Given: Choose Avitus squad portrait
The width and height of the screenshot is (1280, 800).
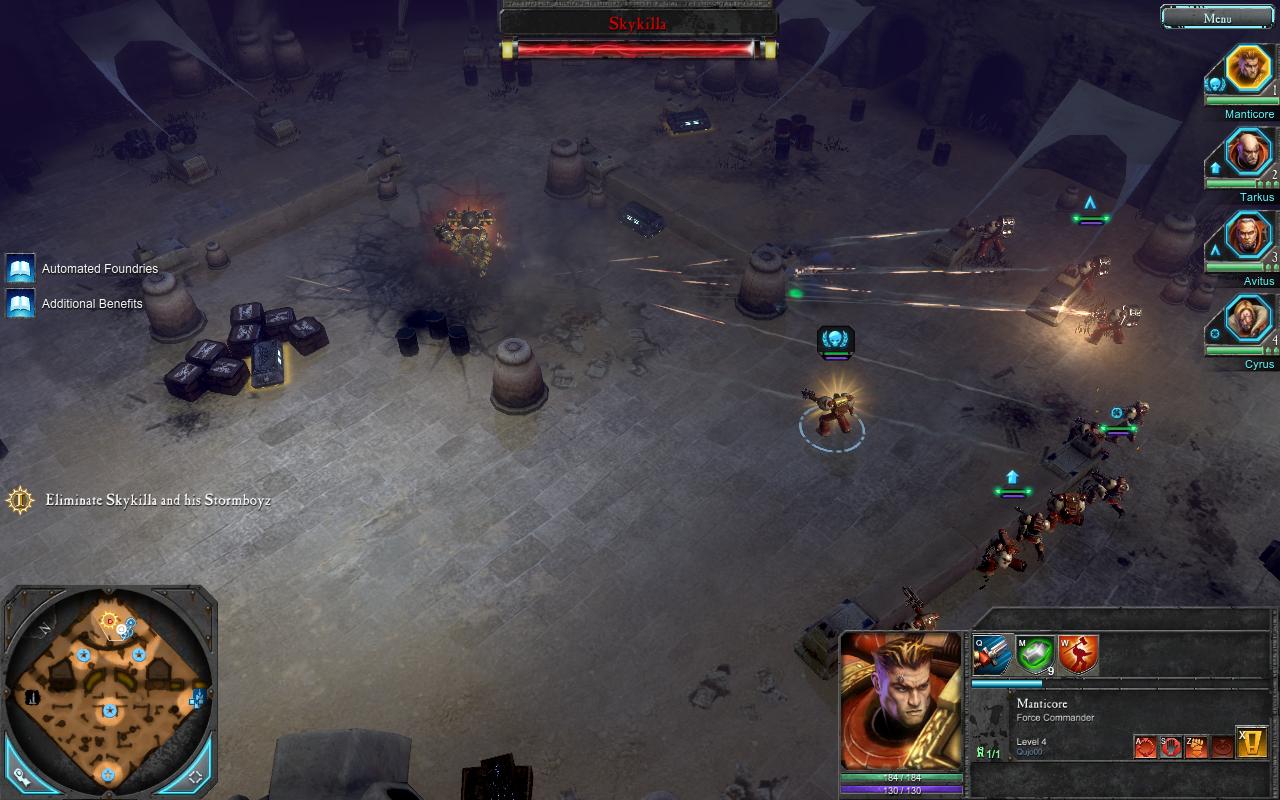Looking at the screenshot, I should pos(1248,237).
